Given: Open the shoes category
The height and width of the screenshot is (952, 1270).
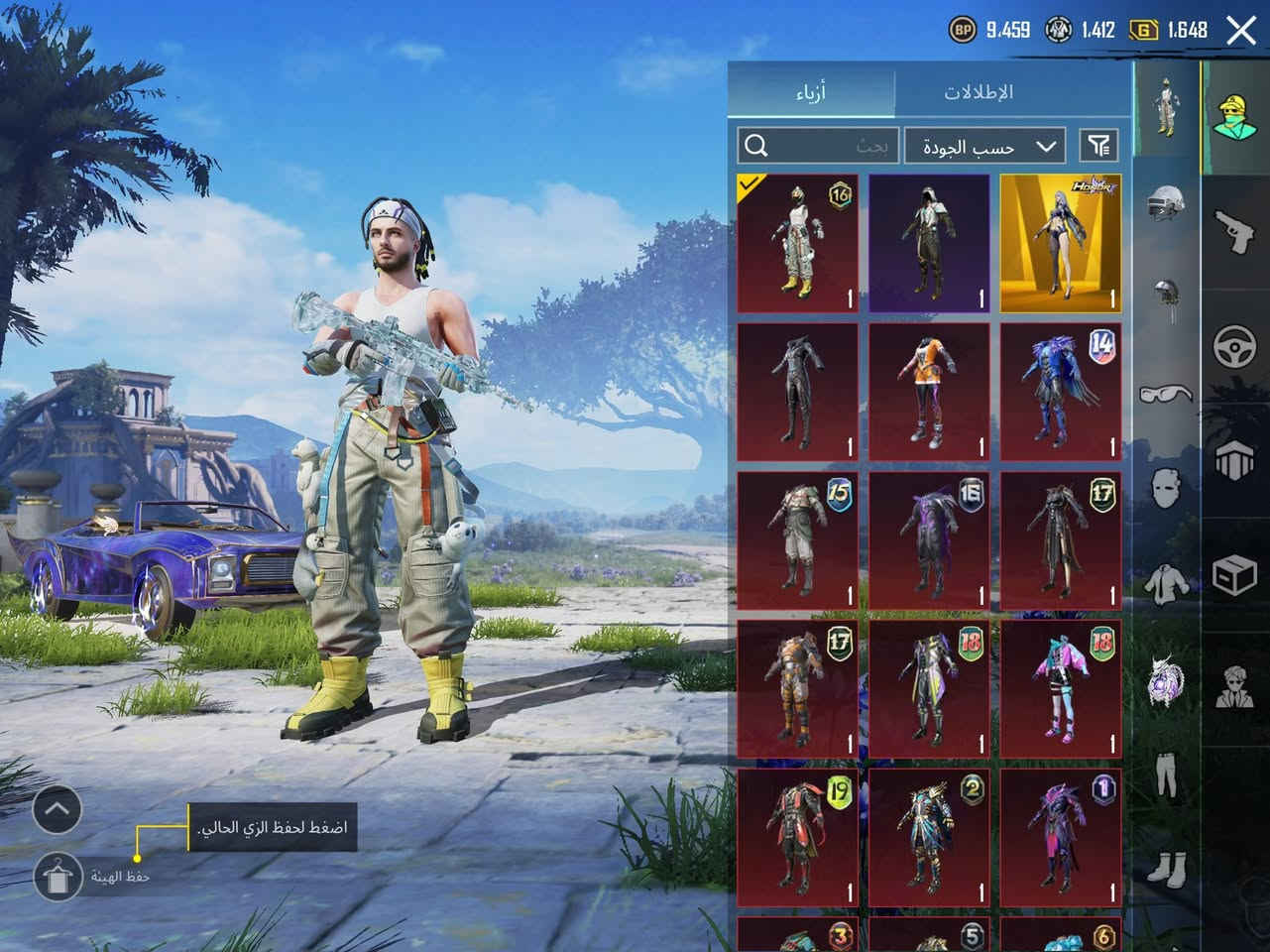Looking at the screenshot, I should click(1166, 868).
